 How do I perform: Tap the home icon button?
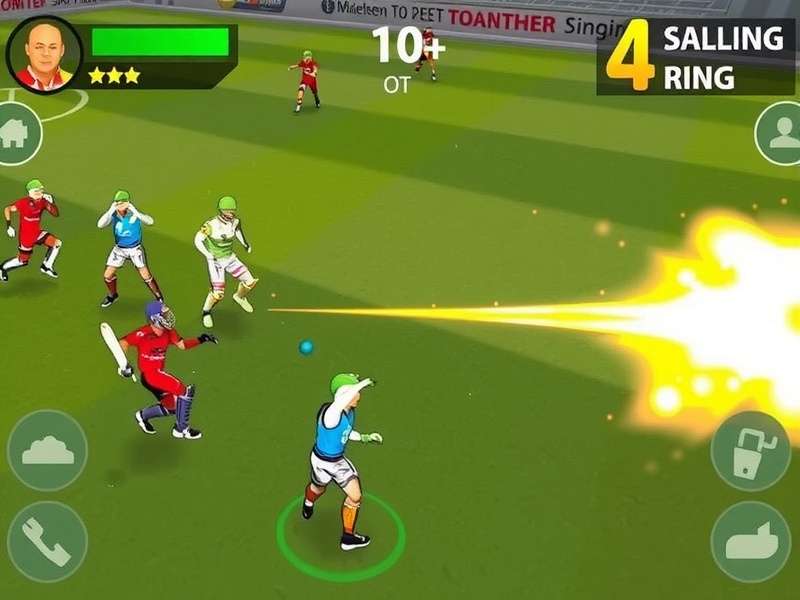click(x=16, y=134)
